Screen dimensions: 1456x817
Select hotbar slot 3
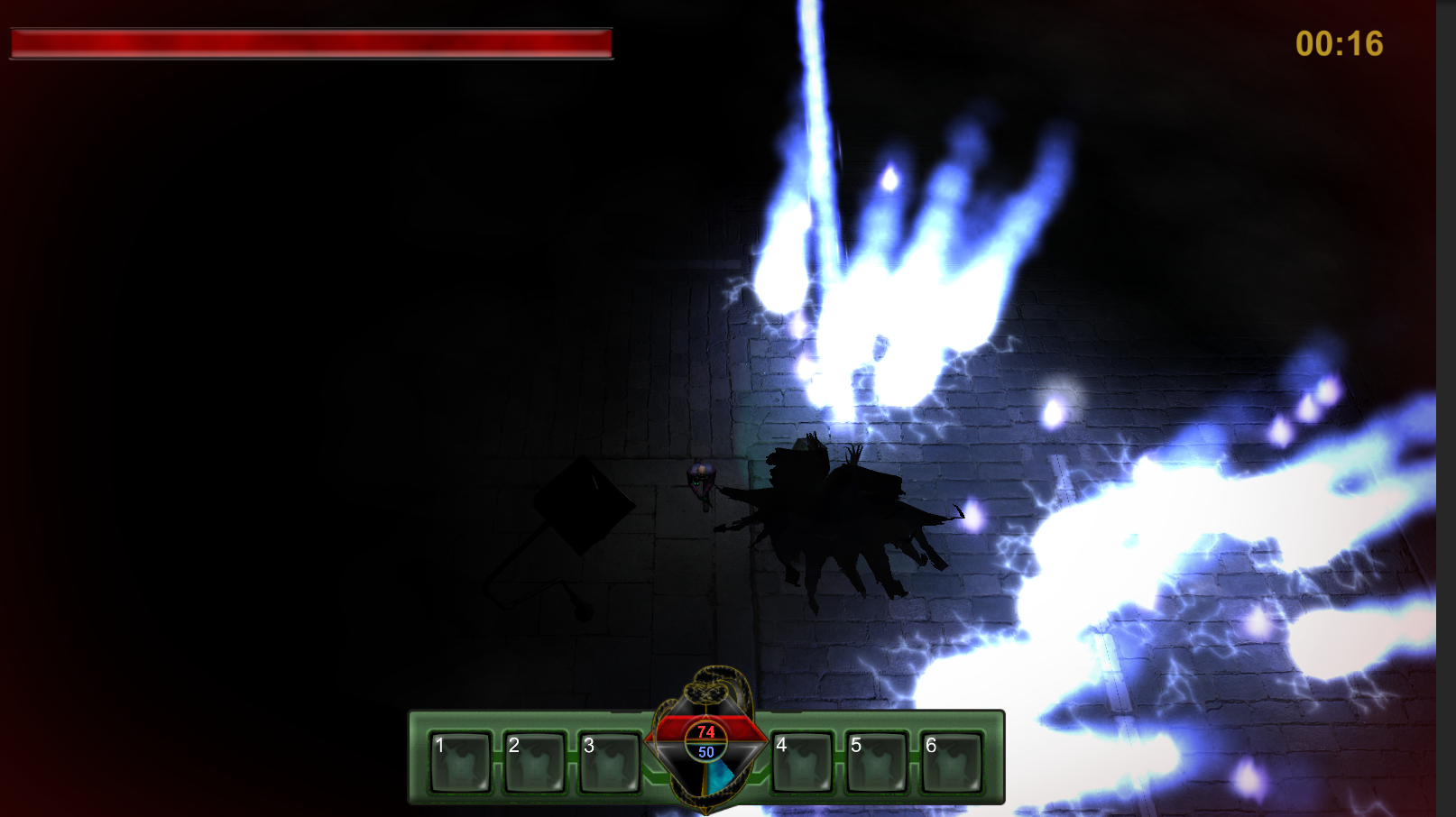pyautogui.click(x=609, y=762)
